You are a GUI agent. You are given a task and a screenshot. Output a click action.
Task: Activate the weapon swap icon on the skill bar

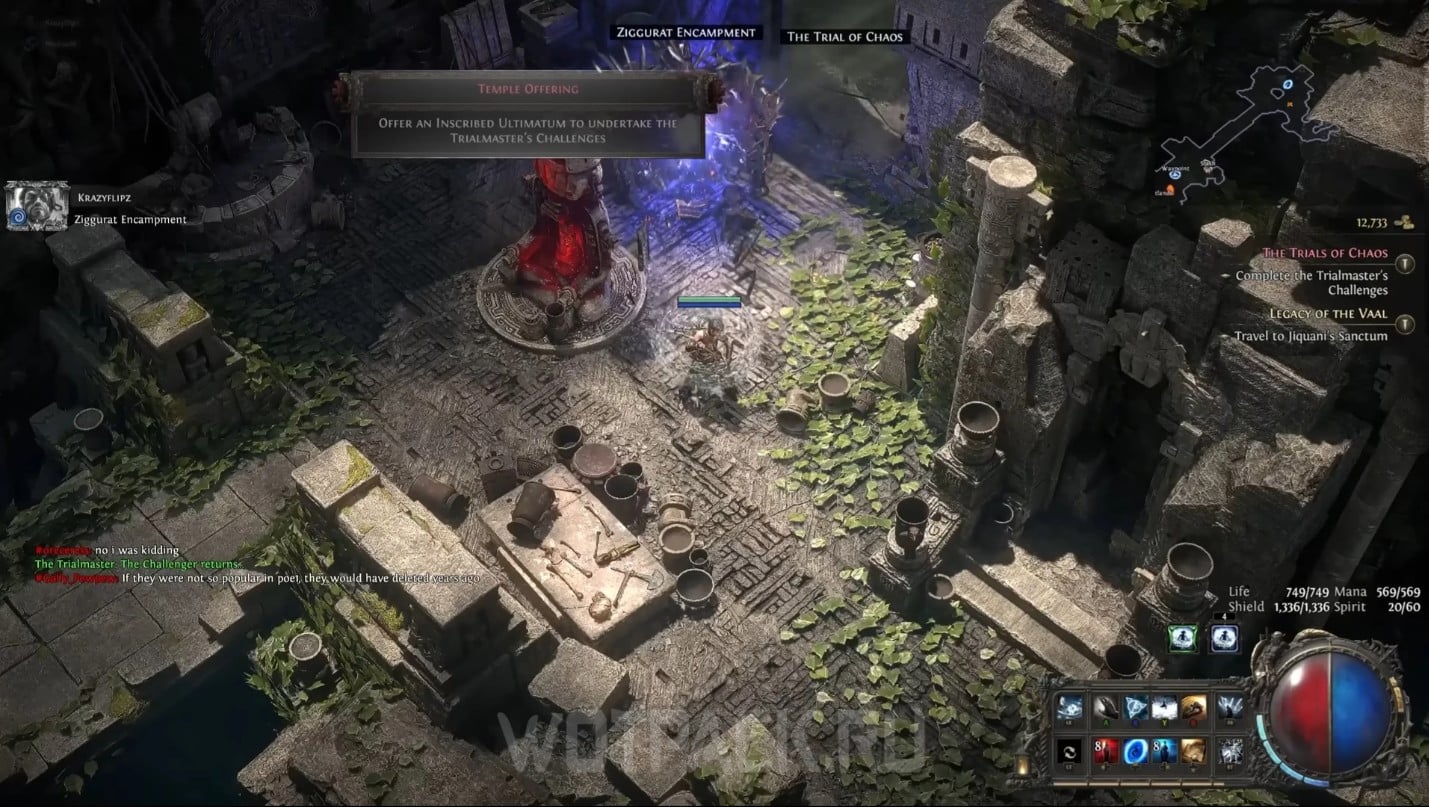(x=1070, y=752)
